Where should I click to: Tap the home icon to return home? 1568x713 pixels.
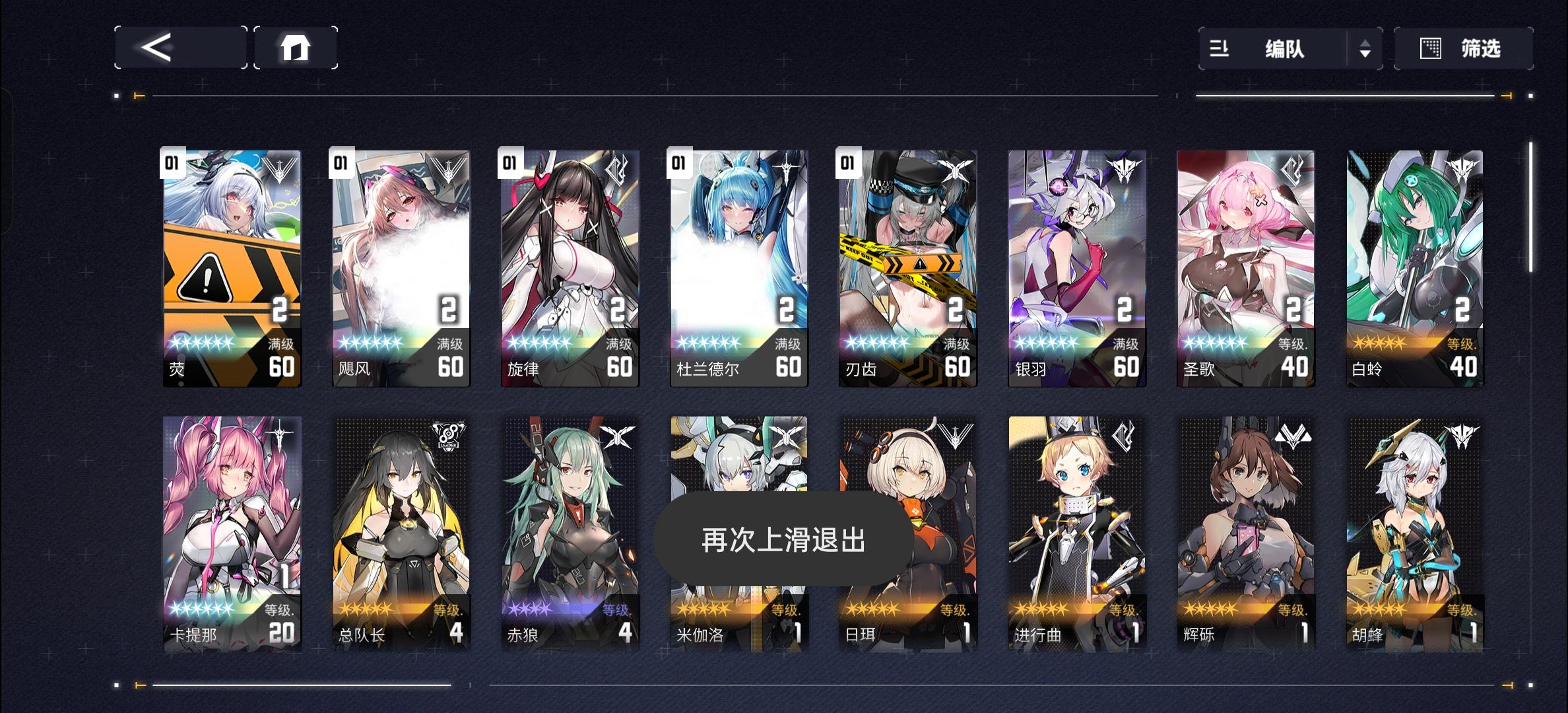click(295, 48)
